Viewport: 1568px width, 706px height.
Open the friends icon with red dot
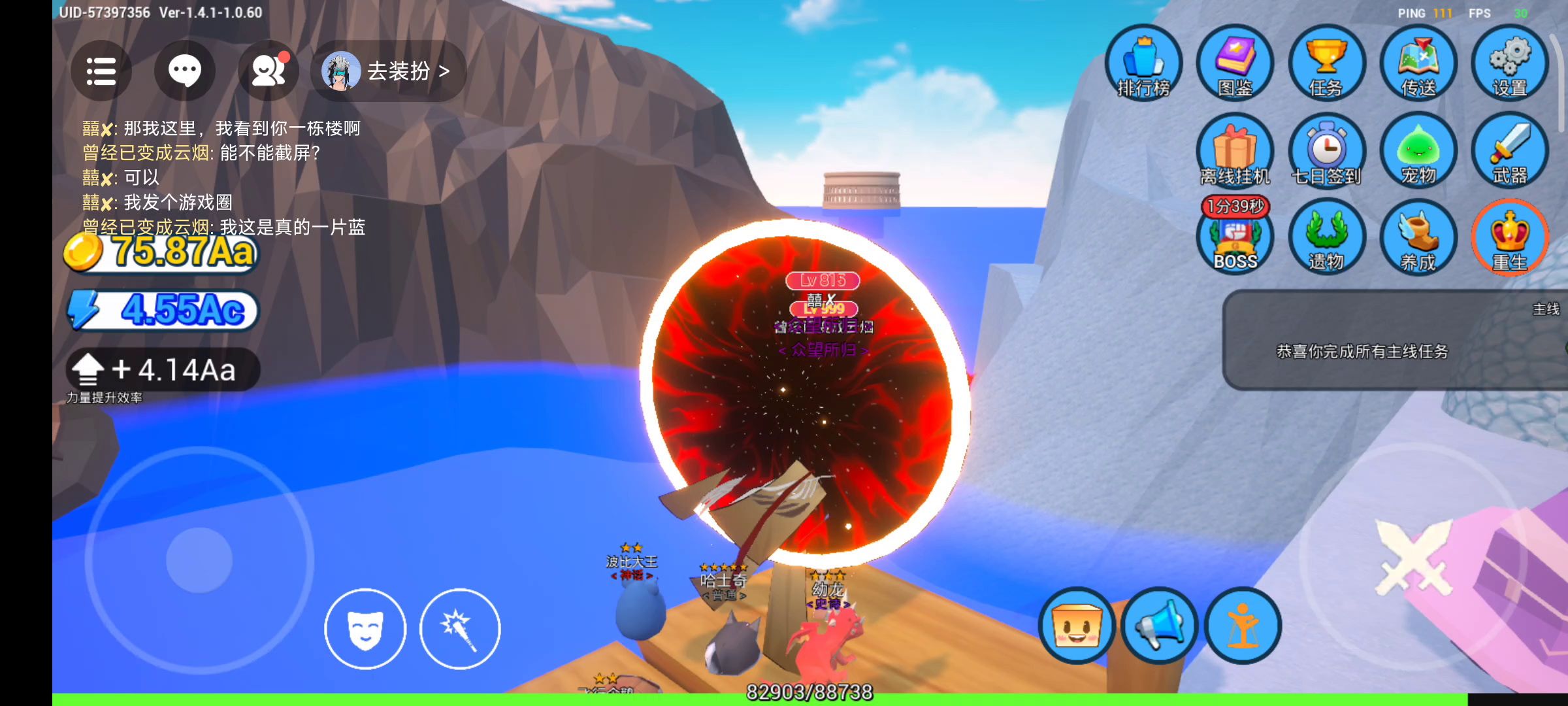(269, 71)
